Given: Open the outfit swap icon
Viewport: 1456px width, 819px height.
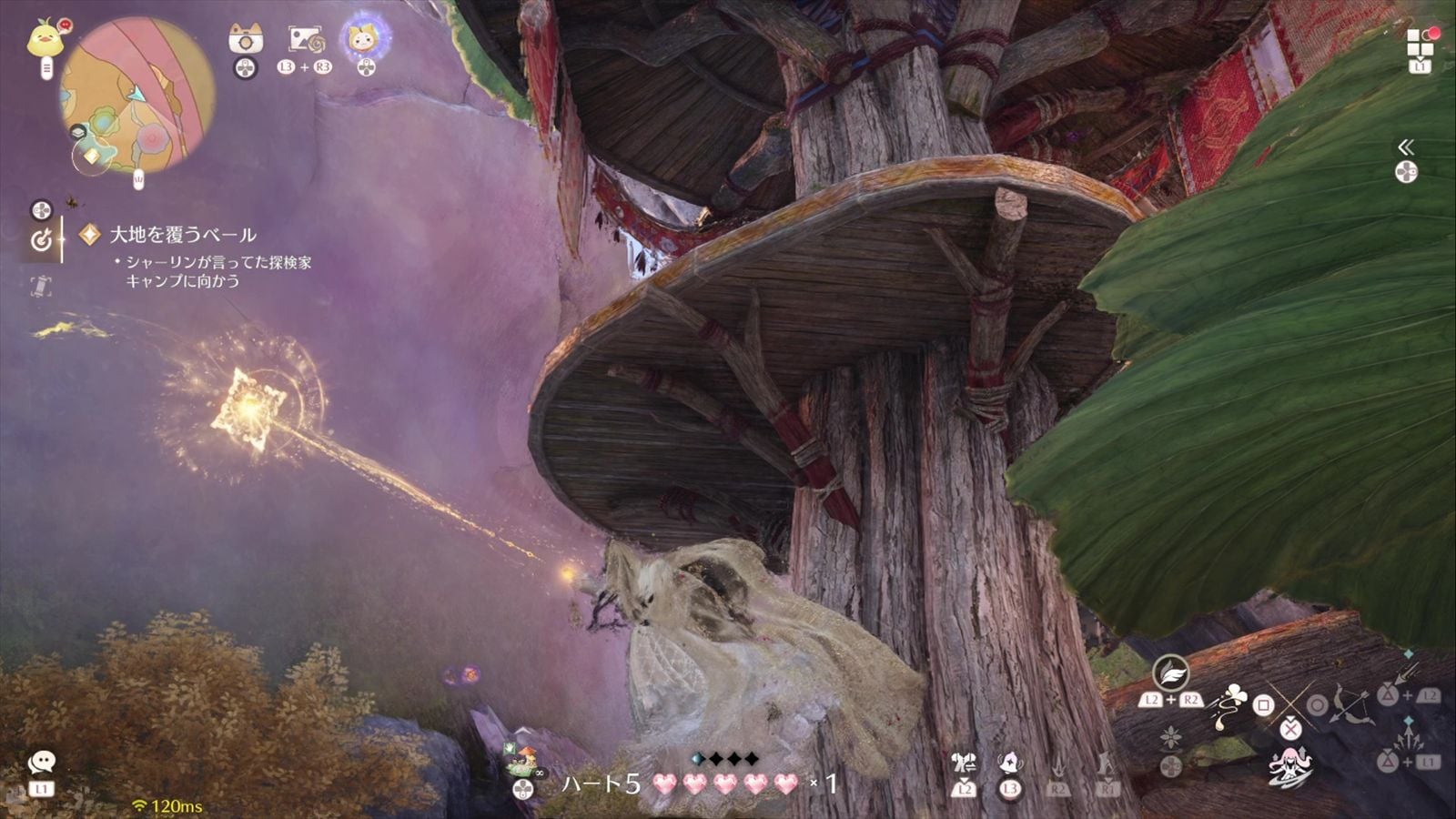Looking at the screenshot, I should pos(963,763).
